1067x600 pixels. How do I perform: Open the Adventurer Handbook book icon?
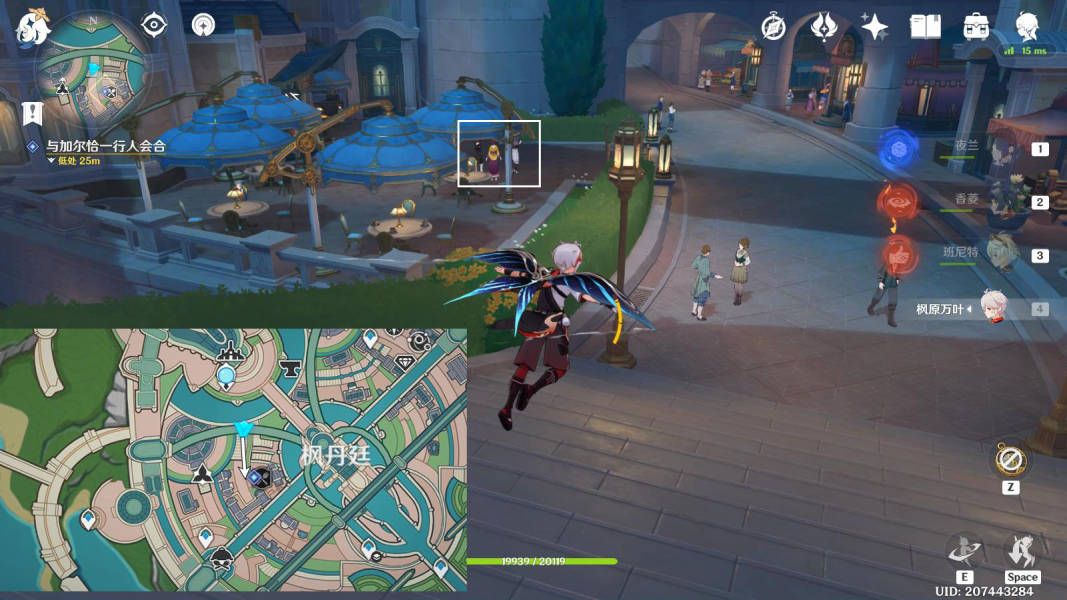tap(925, 27)
